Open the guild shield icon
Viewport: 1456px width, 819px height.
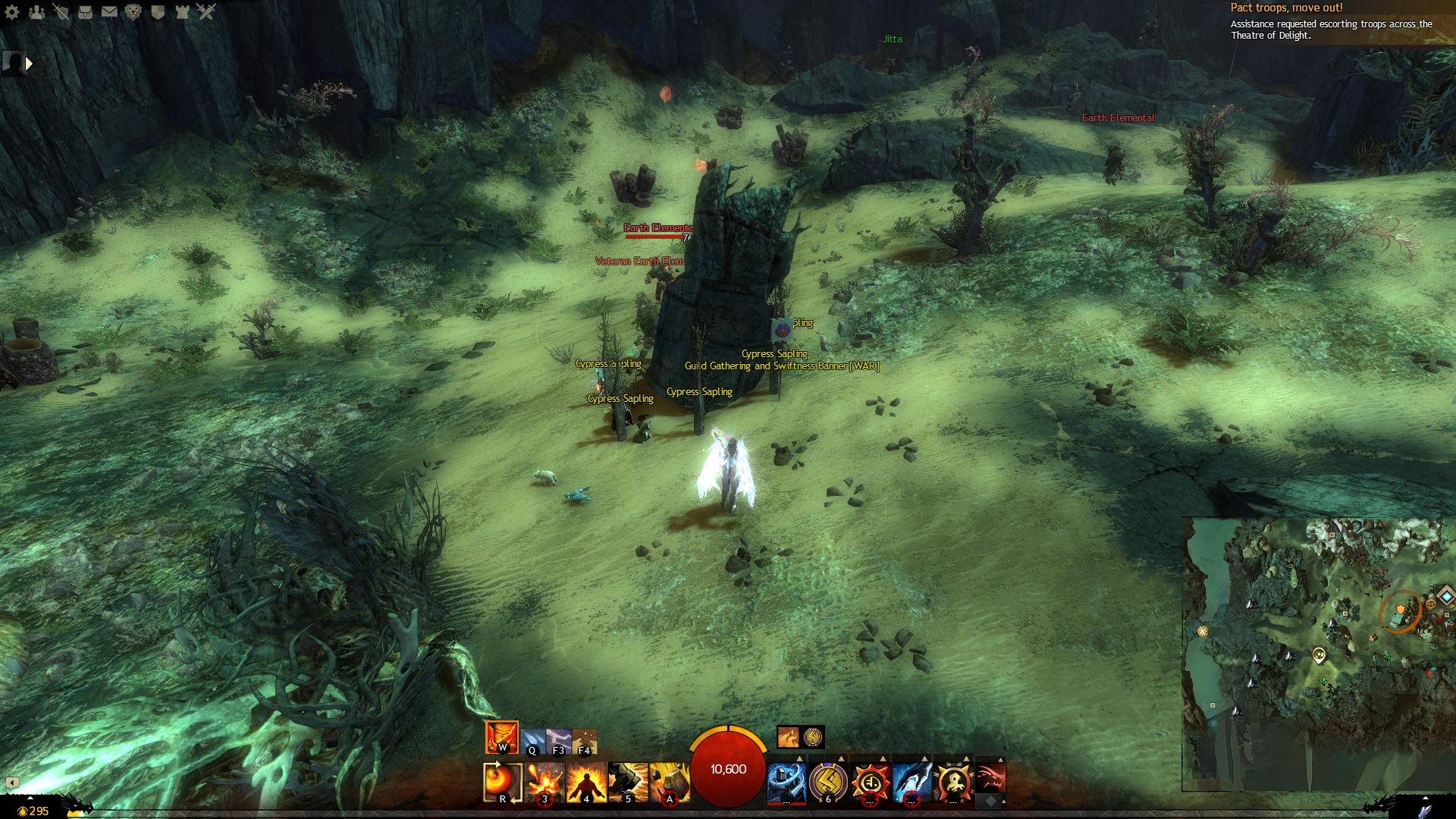(x=158, y=11)
